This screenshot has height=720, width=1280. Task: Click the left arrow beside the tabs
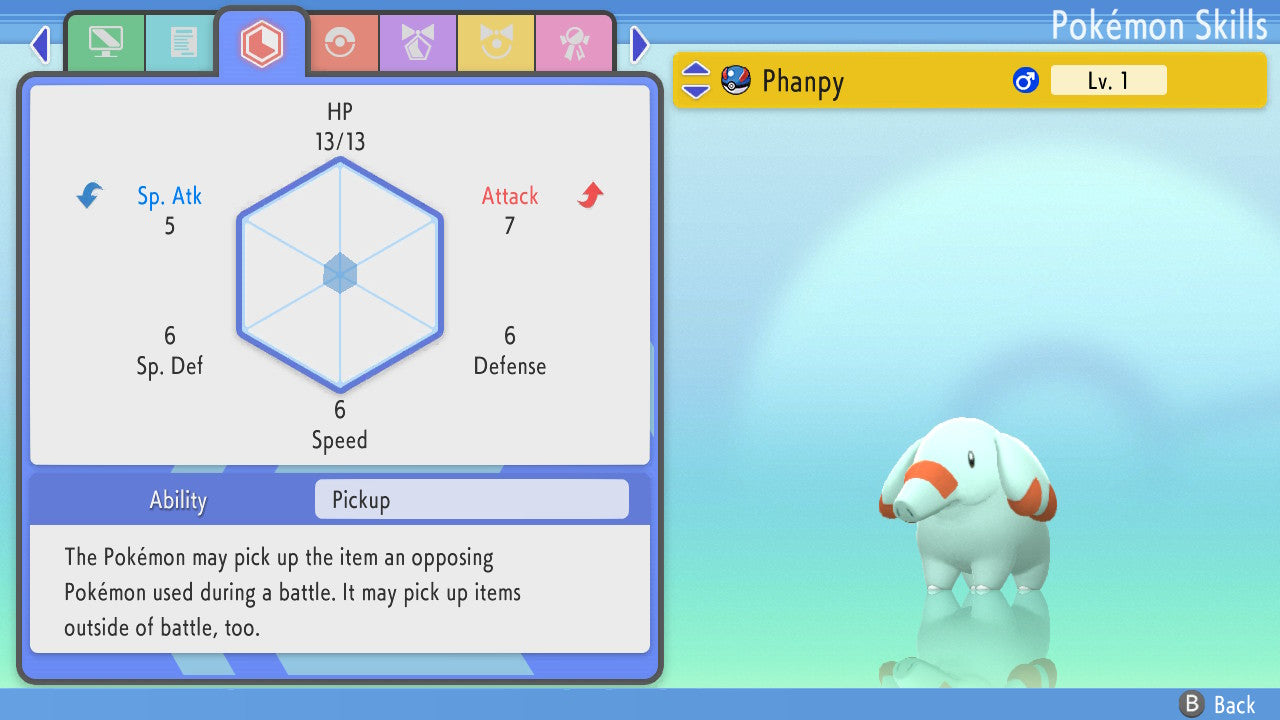[40, 44]
